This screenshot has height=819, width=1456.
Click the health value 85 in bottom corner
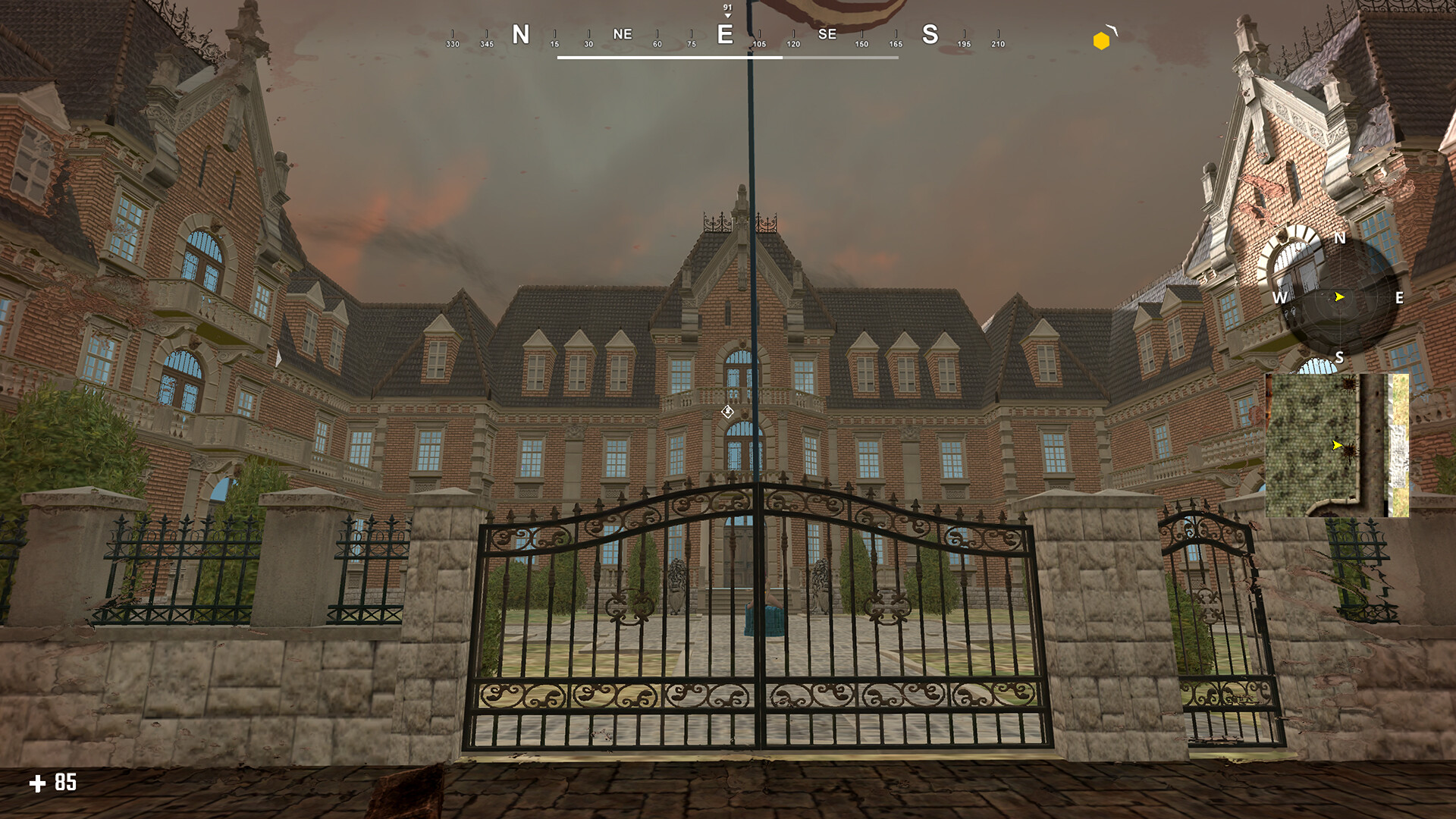64,783
